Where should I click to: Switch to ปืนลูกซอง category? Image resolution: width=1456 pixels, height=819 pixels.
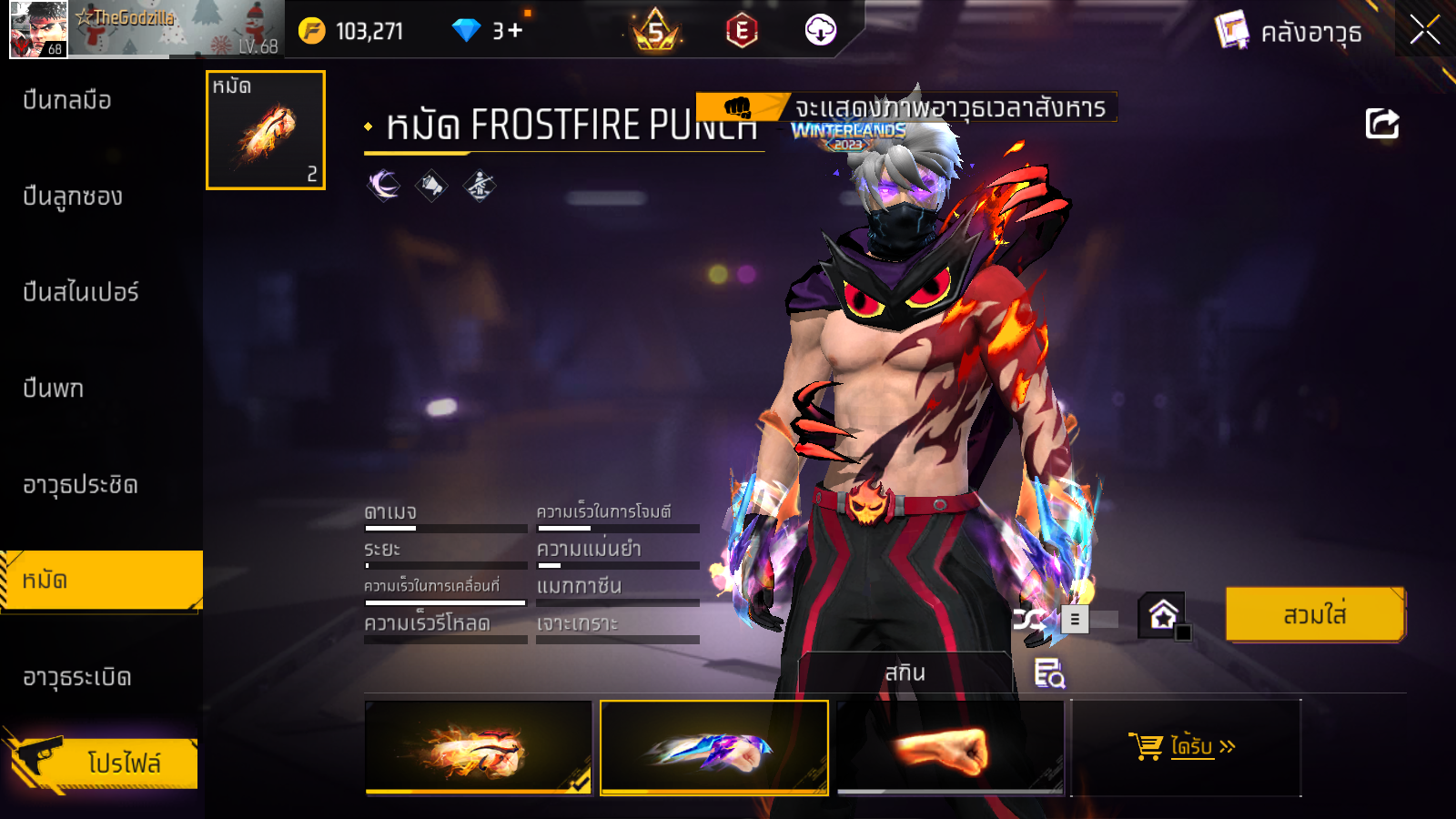pyautogui.click(x=73, y=197)
